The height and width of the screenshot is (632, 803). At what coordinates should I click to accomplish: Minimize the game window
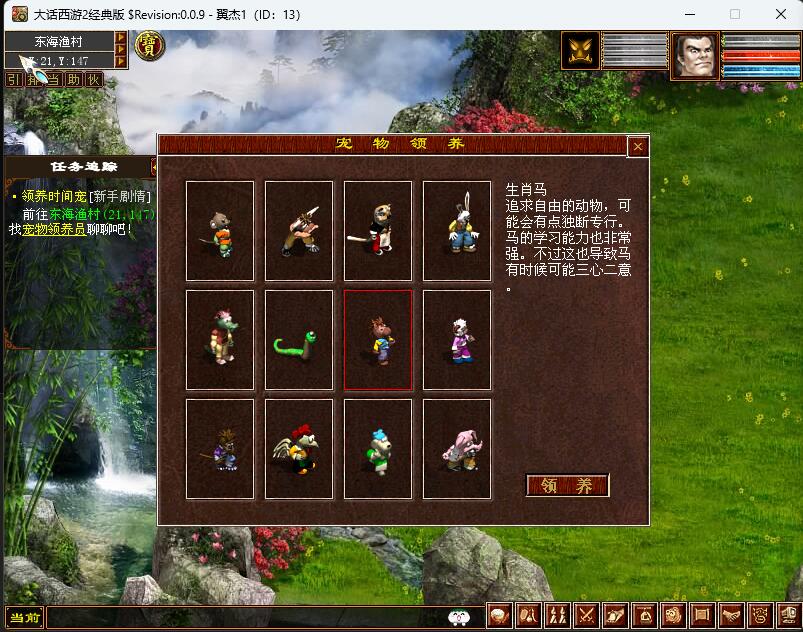(x=689, y=14)
